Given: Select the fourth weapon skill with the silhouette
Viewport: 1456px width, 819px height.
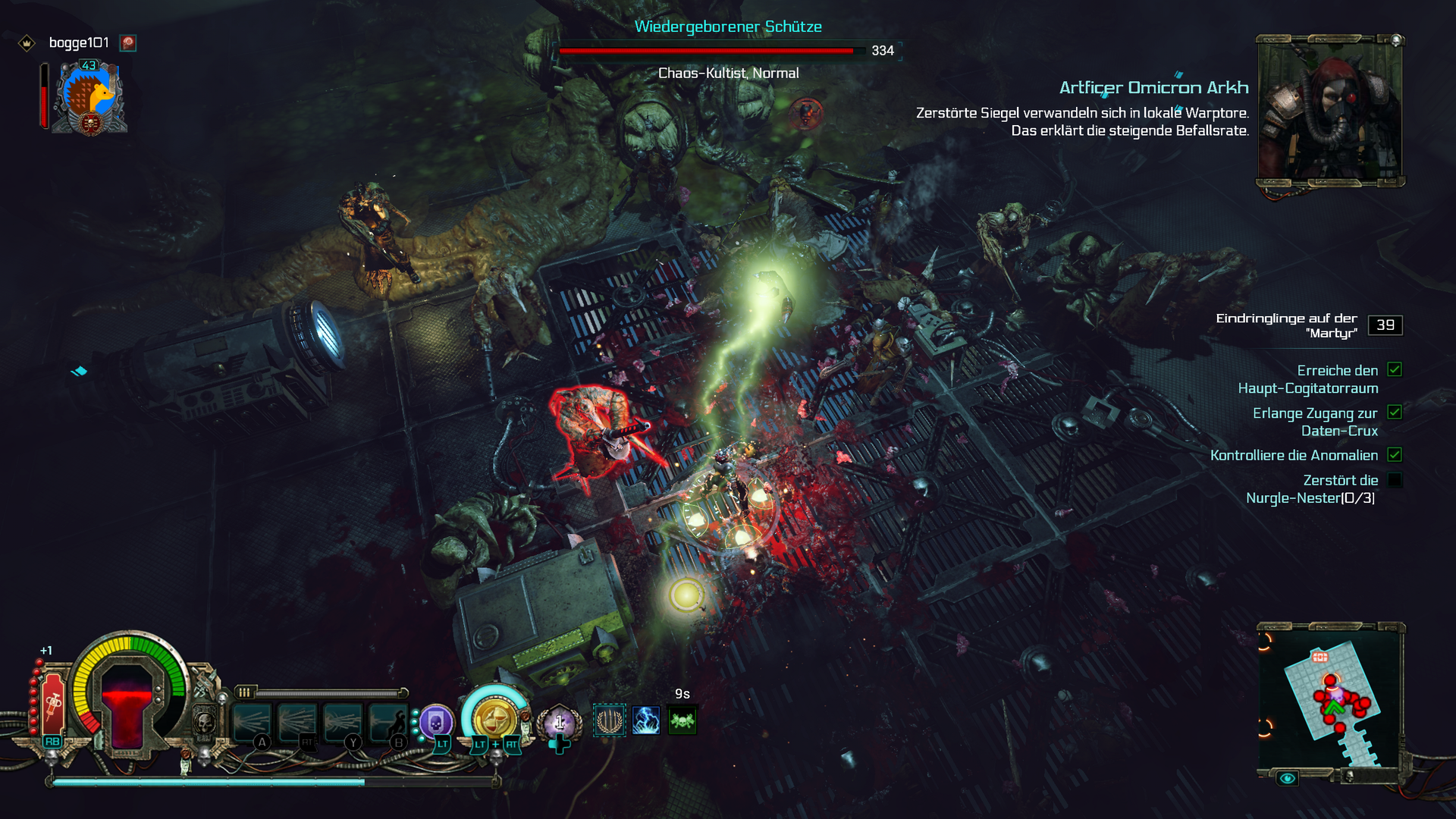Looking at the screenshot, I should tap(388, 721).
